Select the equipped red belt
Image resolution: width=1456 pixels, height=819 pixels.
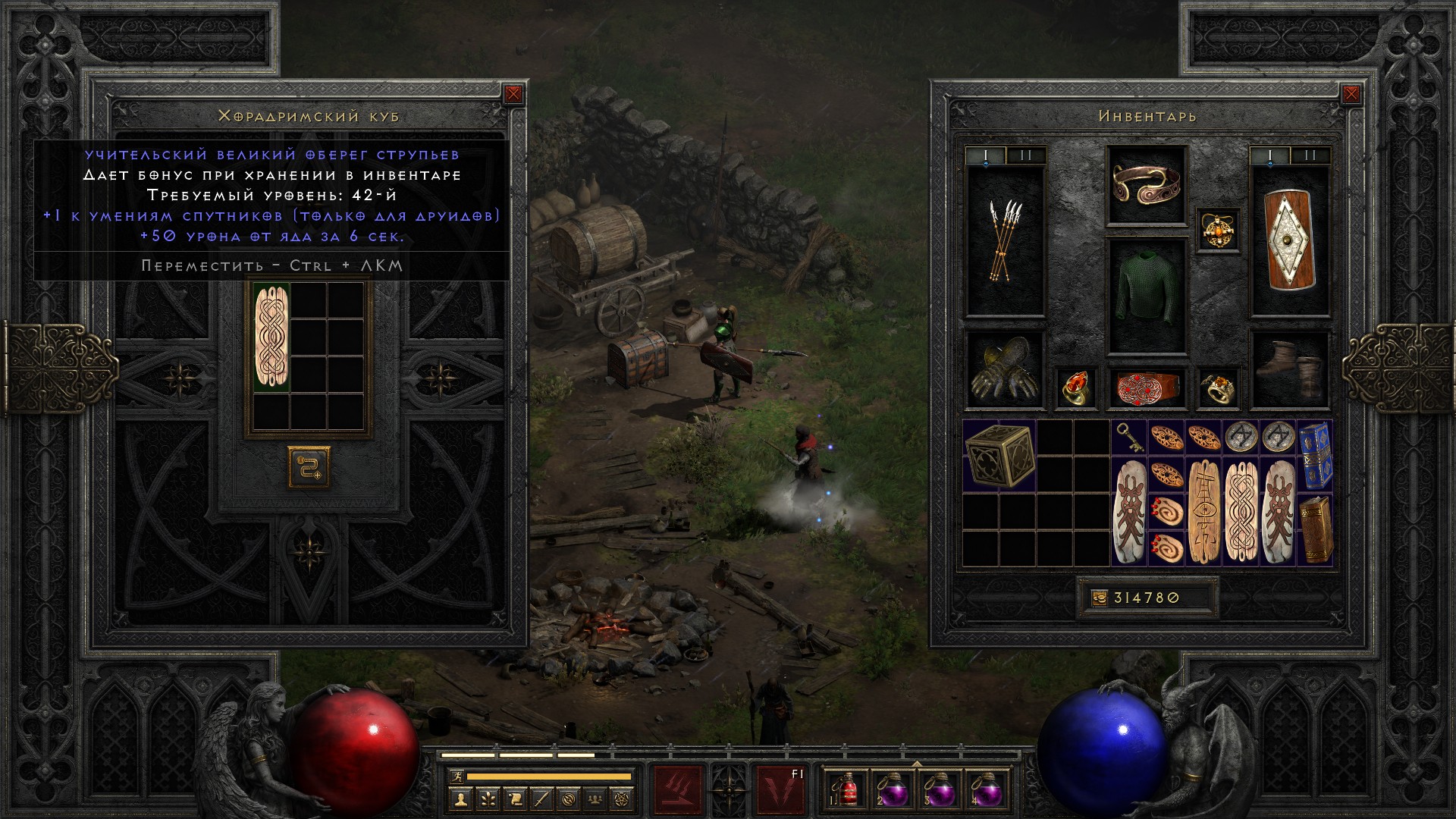(1146, 387)
